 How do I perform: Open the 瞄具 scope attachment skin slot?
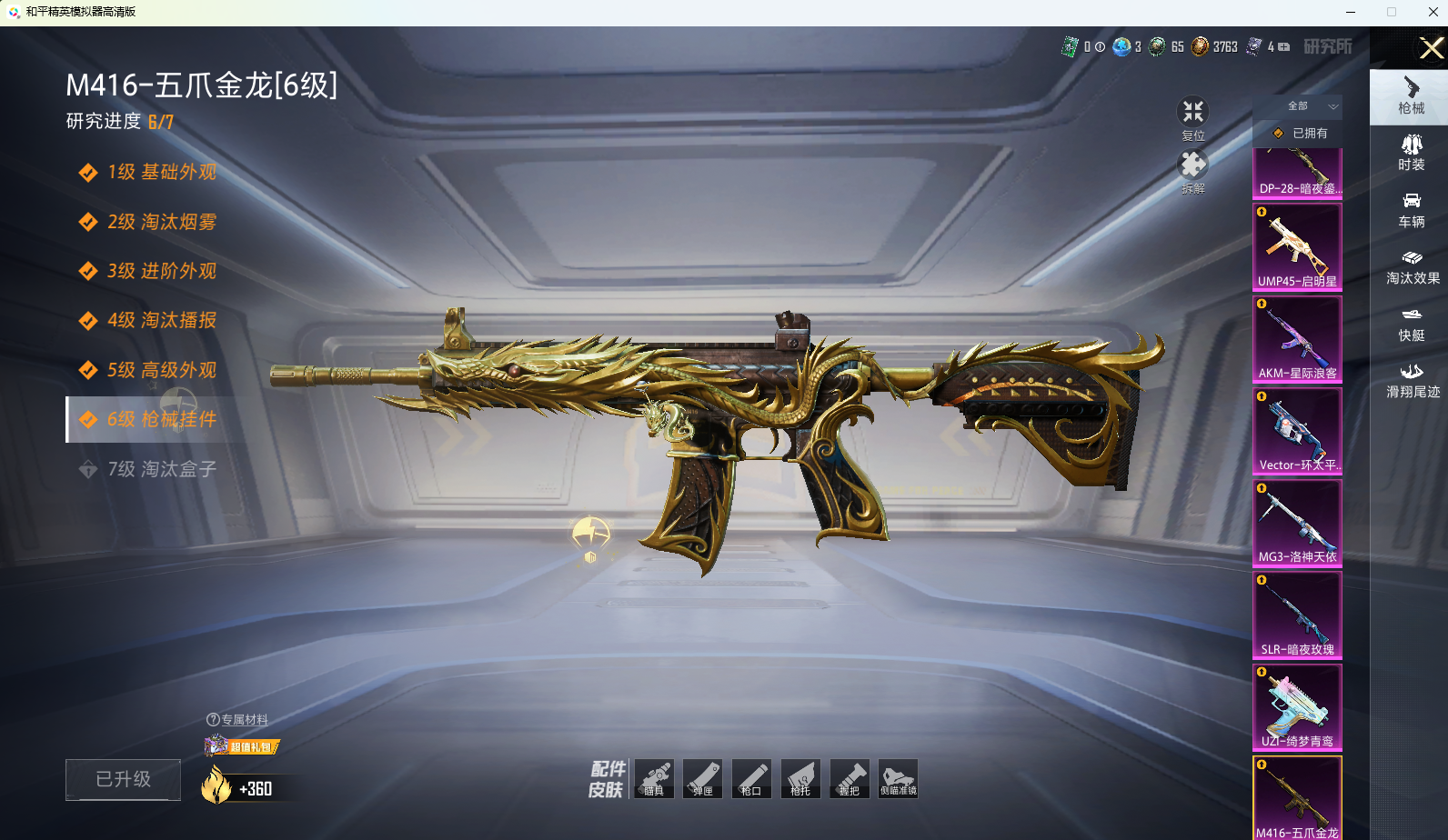pos(654,779)
